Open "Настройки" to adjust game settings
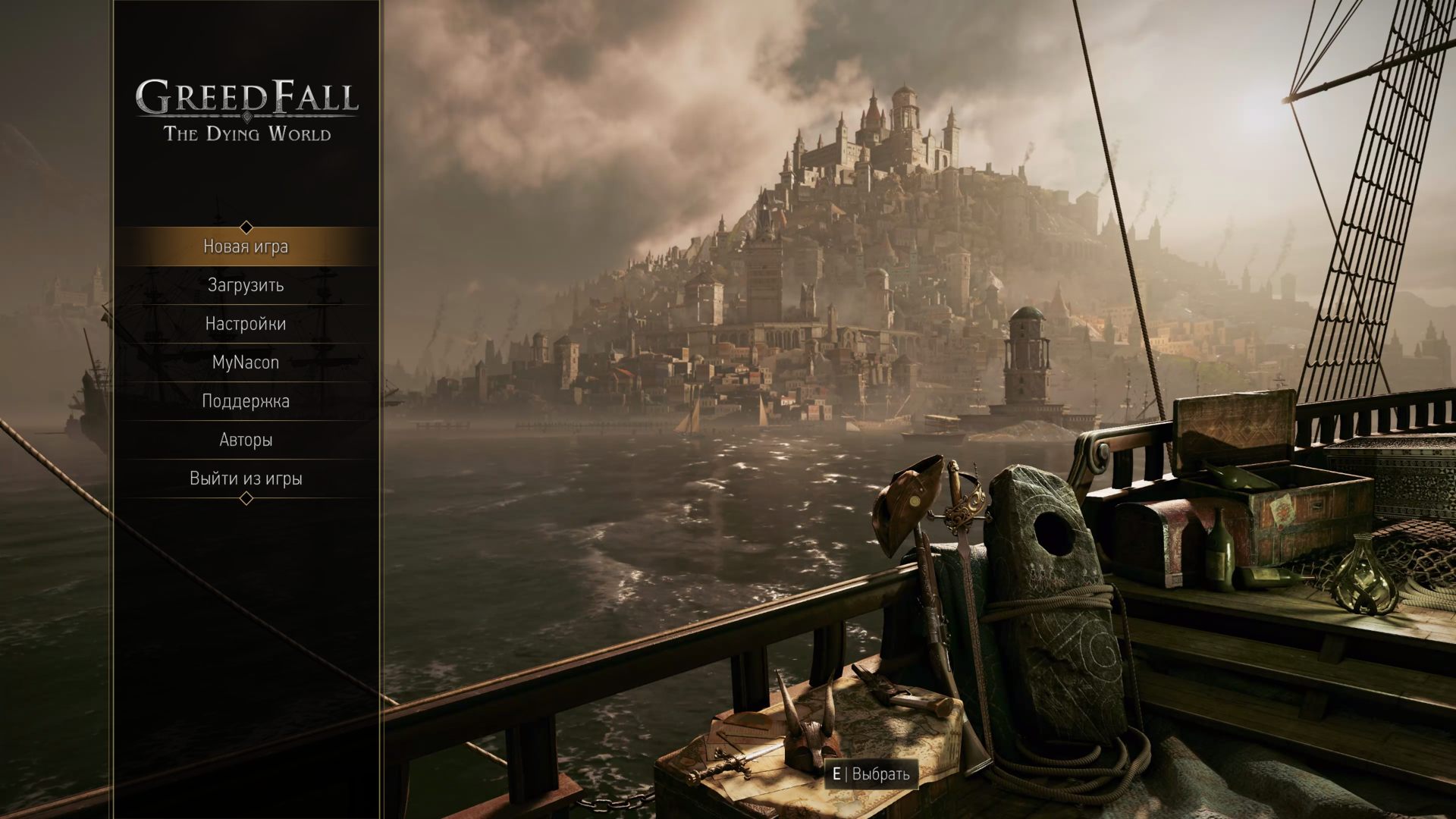Screen dimensions: 1456x819 click(245, 324)
